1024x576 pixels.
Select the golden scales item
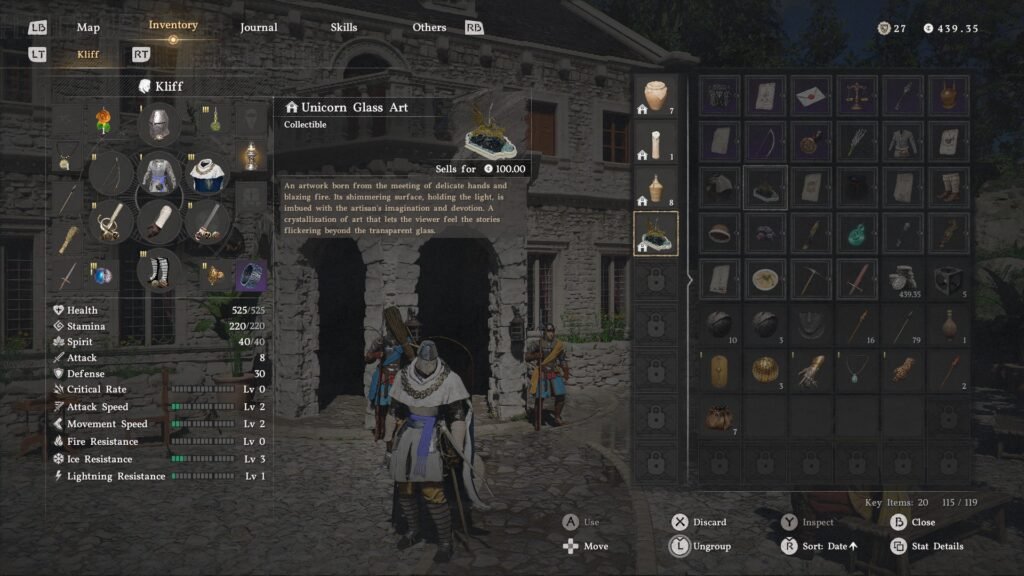tap(857, 96)
